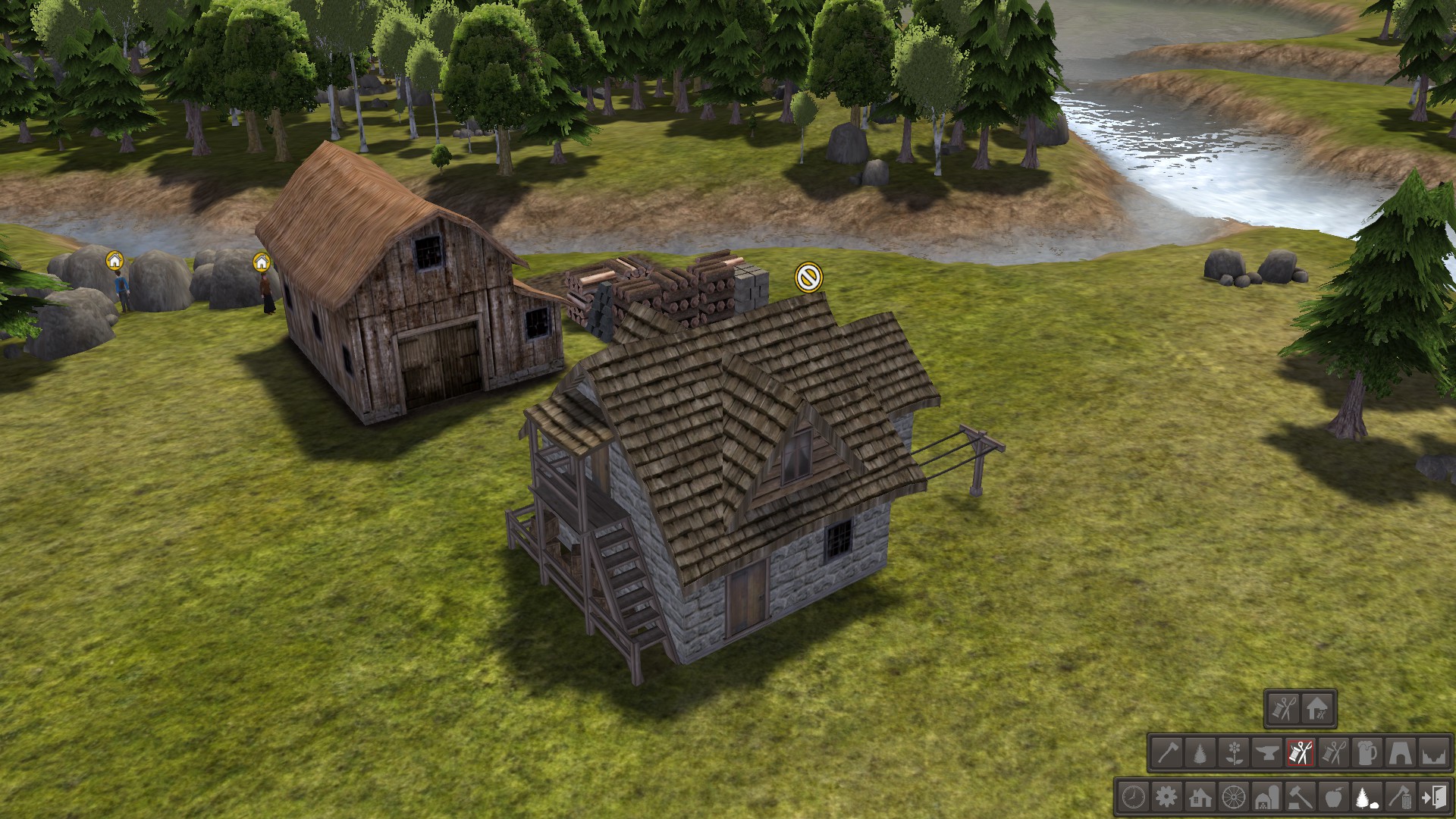This screenshot has height=819, width=1456.
Task: Select the flower herbalist building
Action: point(1234,754)
